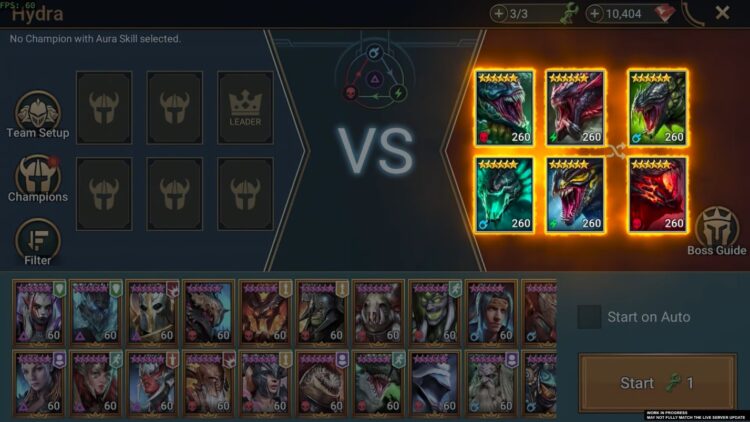Open the Champions menu
Image resolution: width=750 pixels, height=422 pixels.
point(38,179)
